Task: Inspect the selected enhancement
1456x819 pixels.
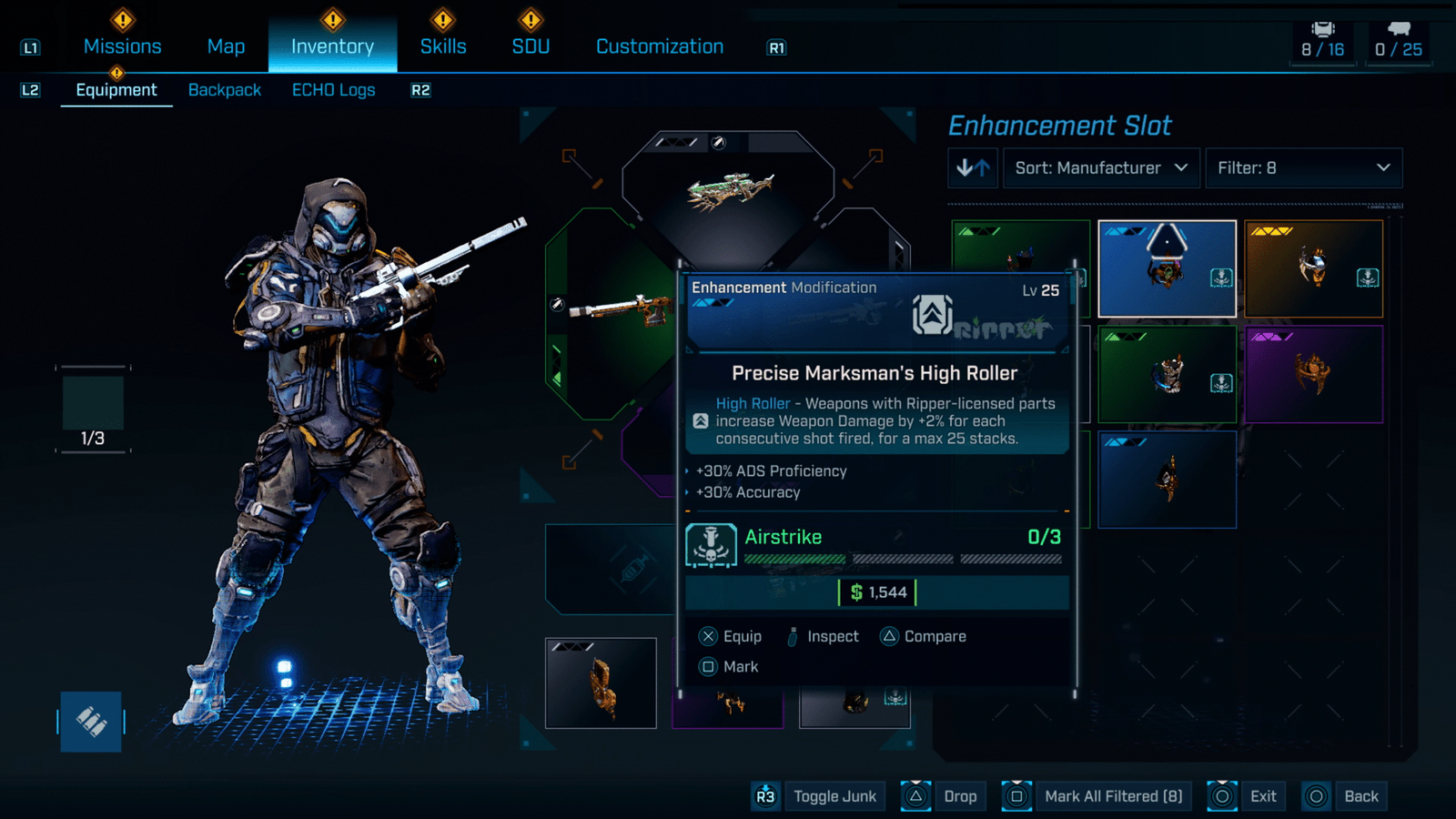Action: 822,637
